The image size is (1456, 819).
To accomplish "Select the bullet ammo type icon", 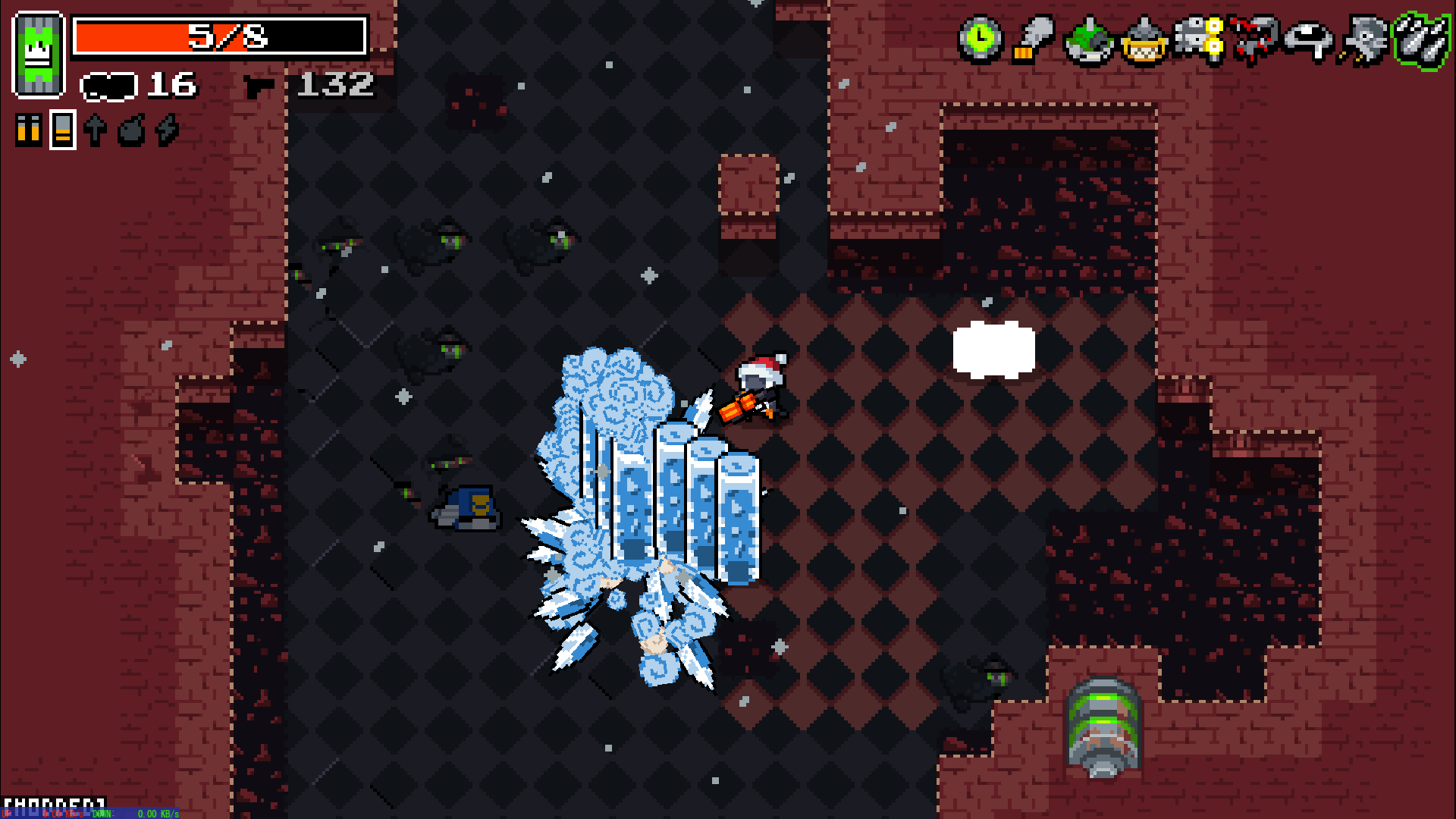I will point(28,130).
